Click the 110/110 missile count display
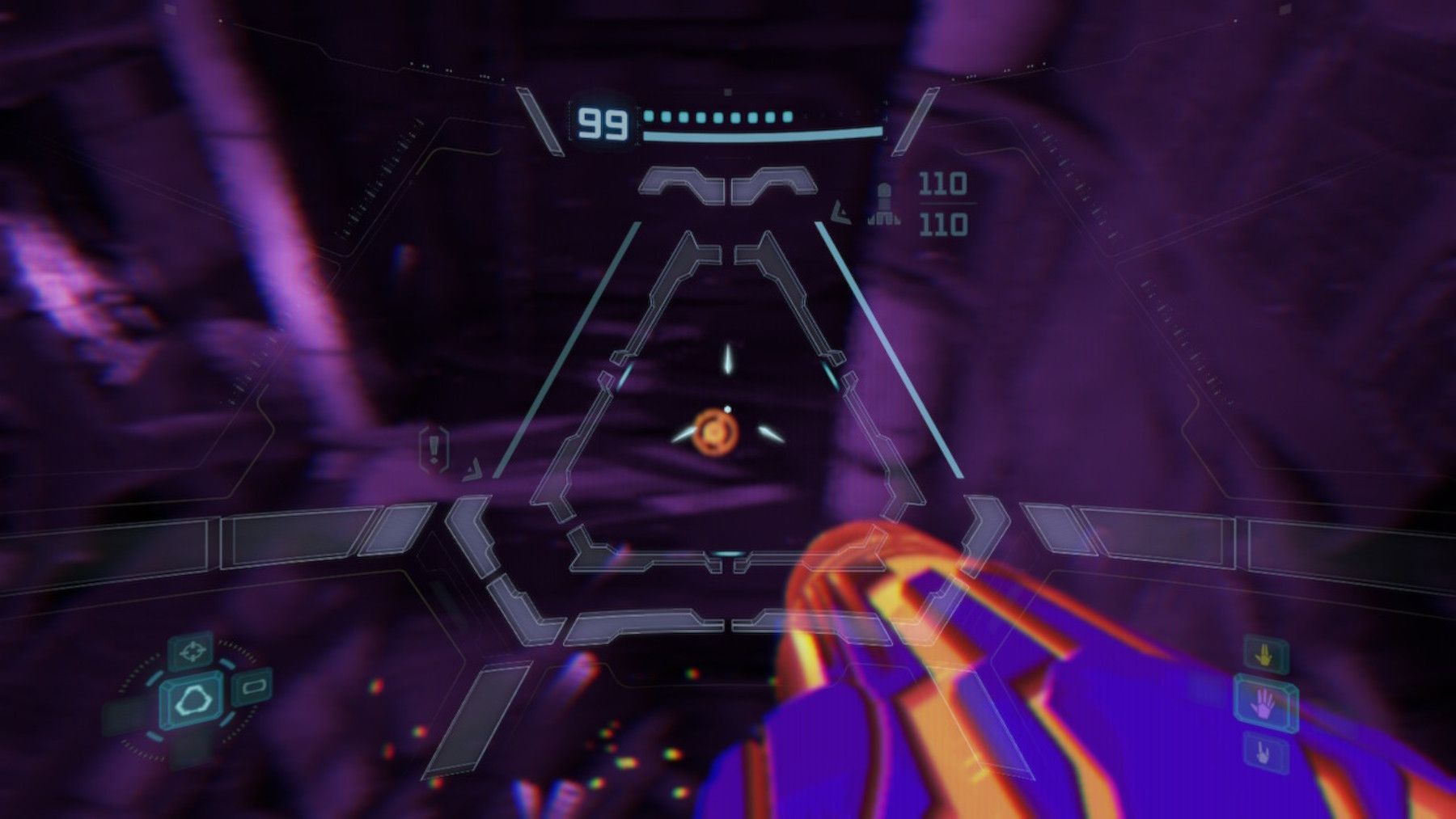Screen dimensions: 1456x819 [941, 201]
